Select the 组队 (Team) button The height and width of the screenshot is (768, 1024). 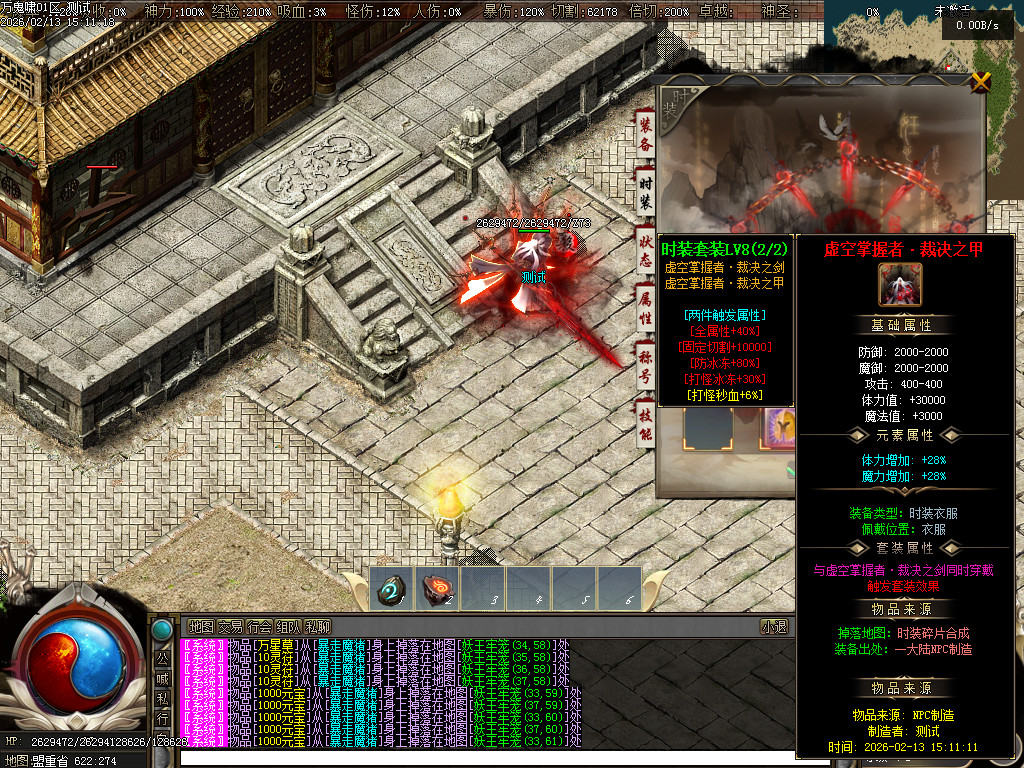(x=288, y=626)
